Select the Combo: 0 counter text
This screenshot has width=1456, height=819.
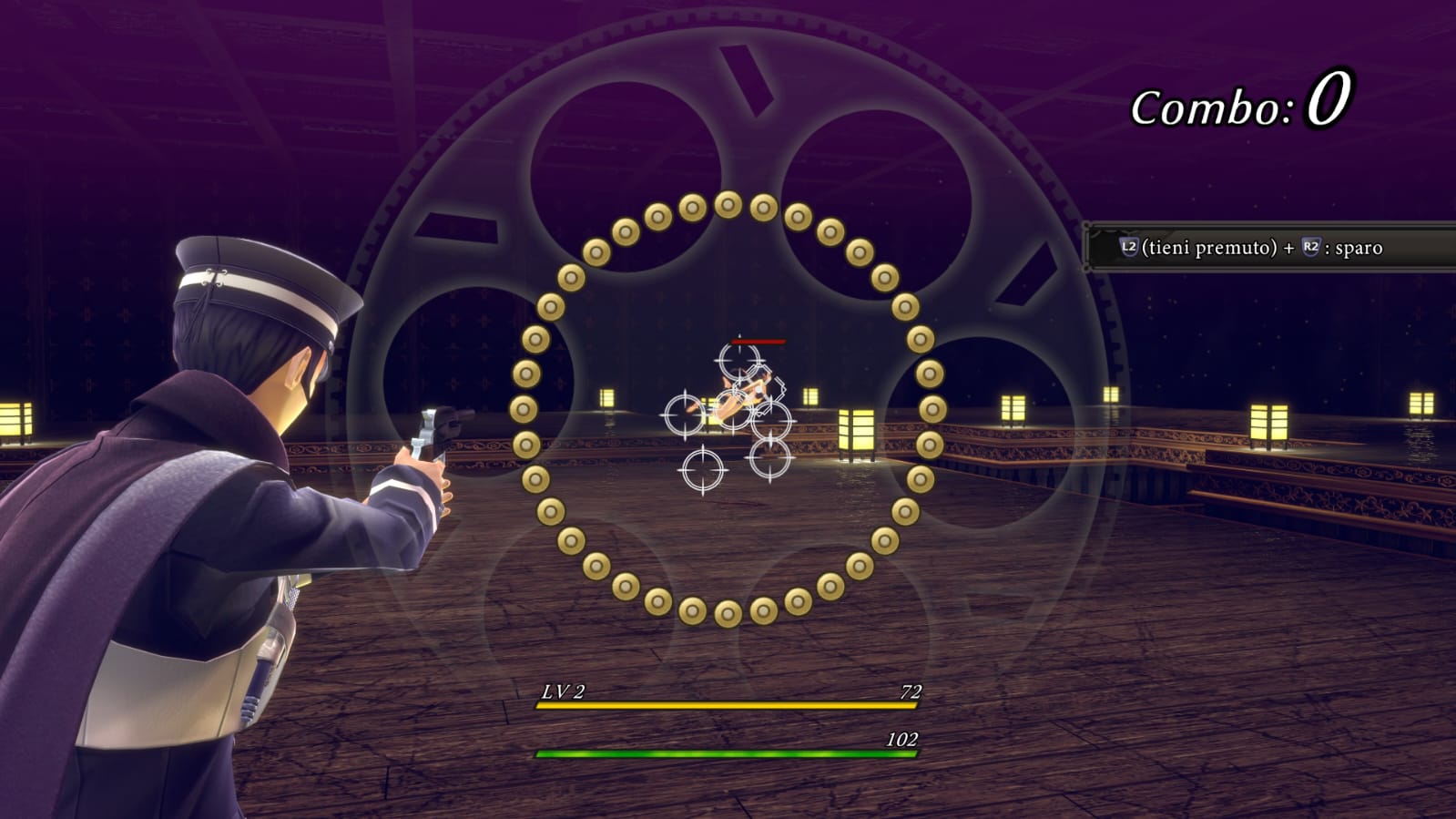tap(1237, 103)
